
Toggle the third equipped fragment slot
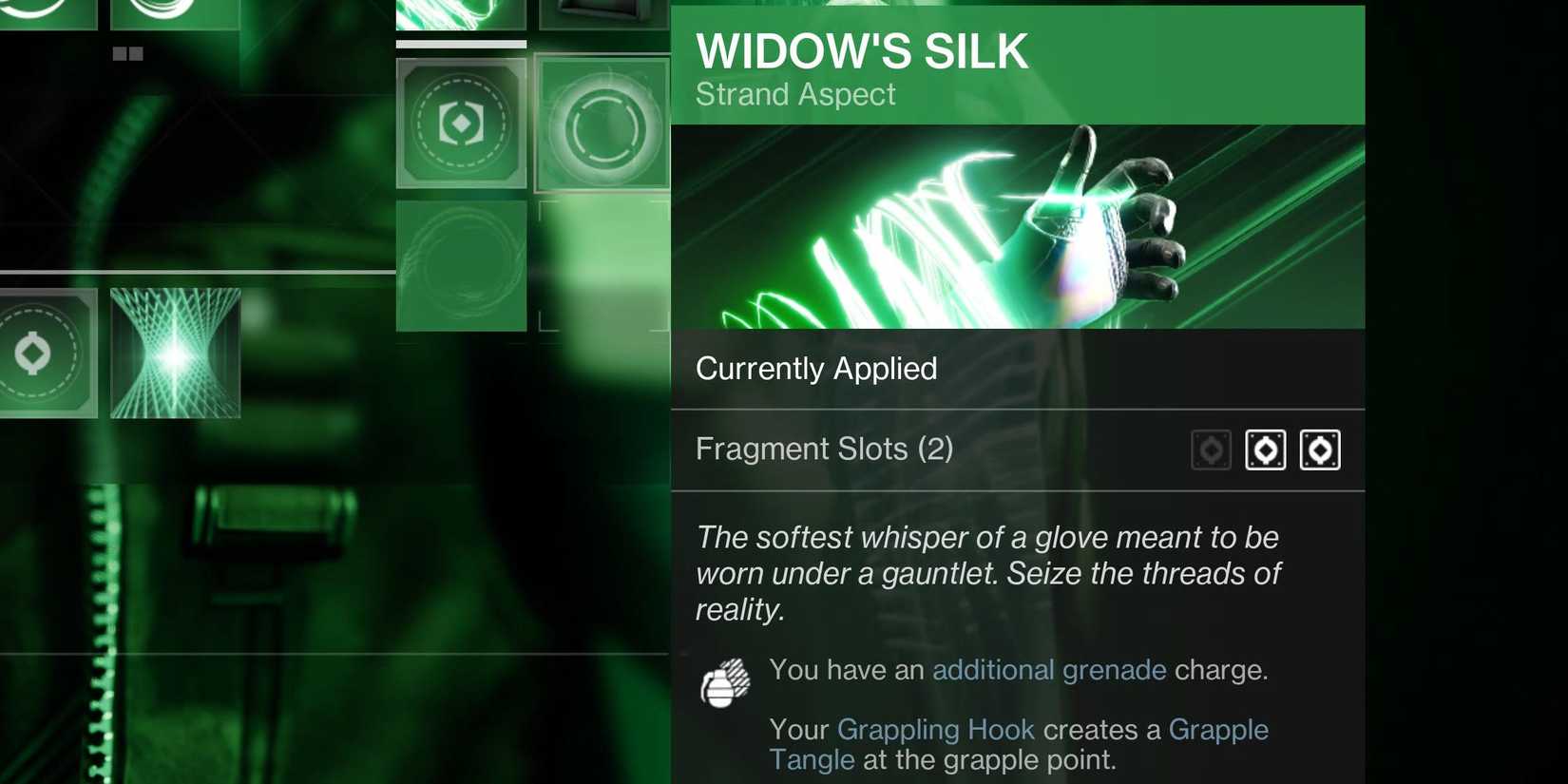click(x=1320, y=449)
